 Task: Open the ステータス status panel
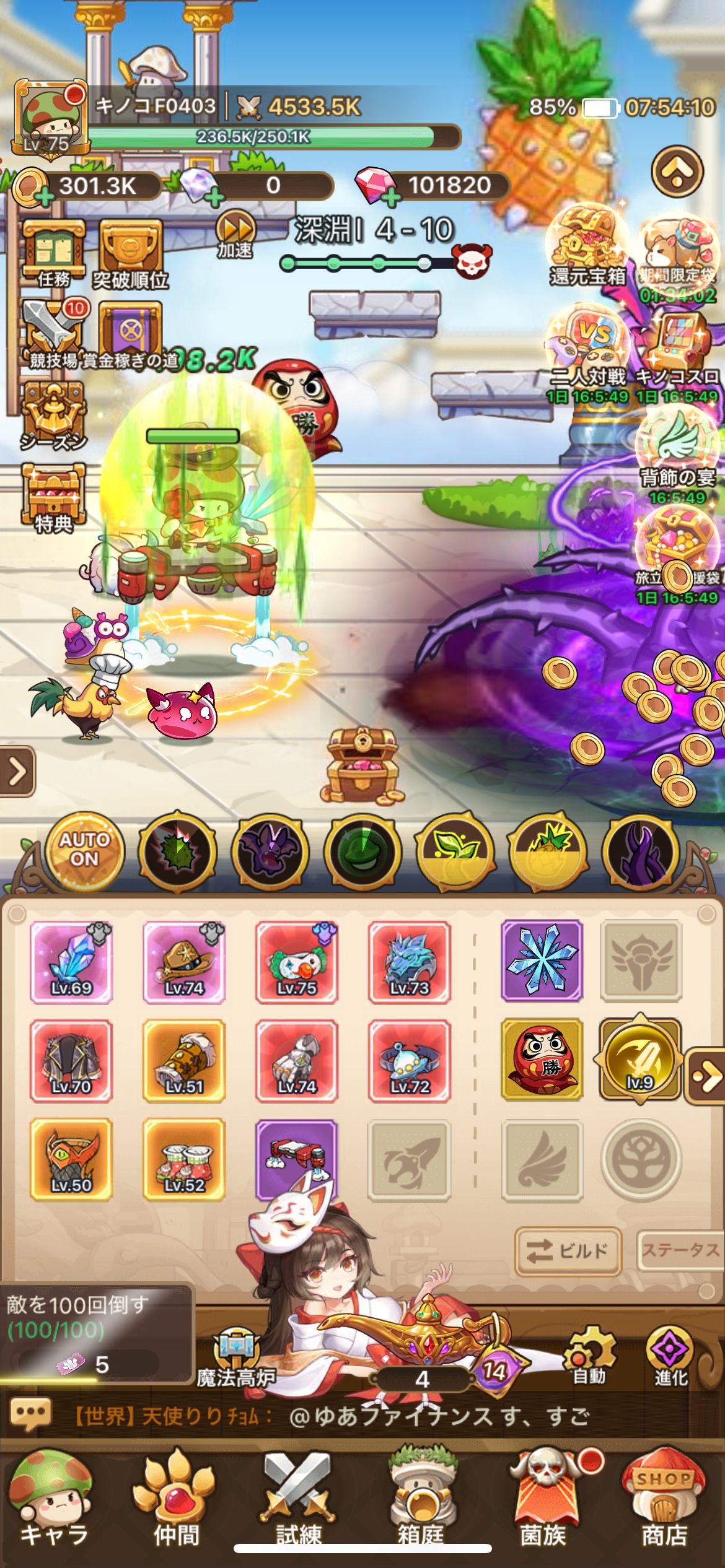680,1251
